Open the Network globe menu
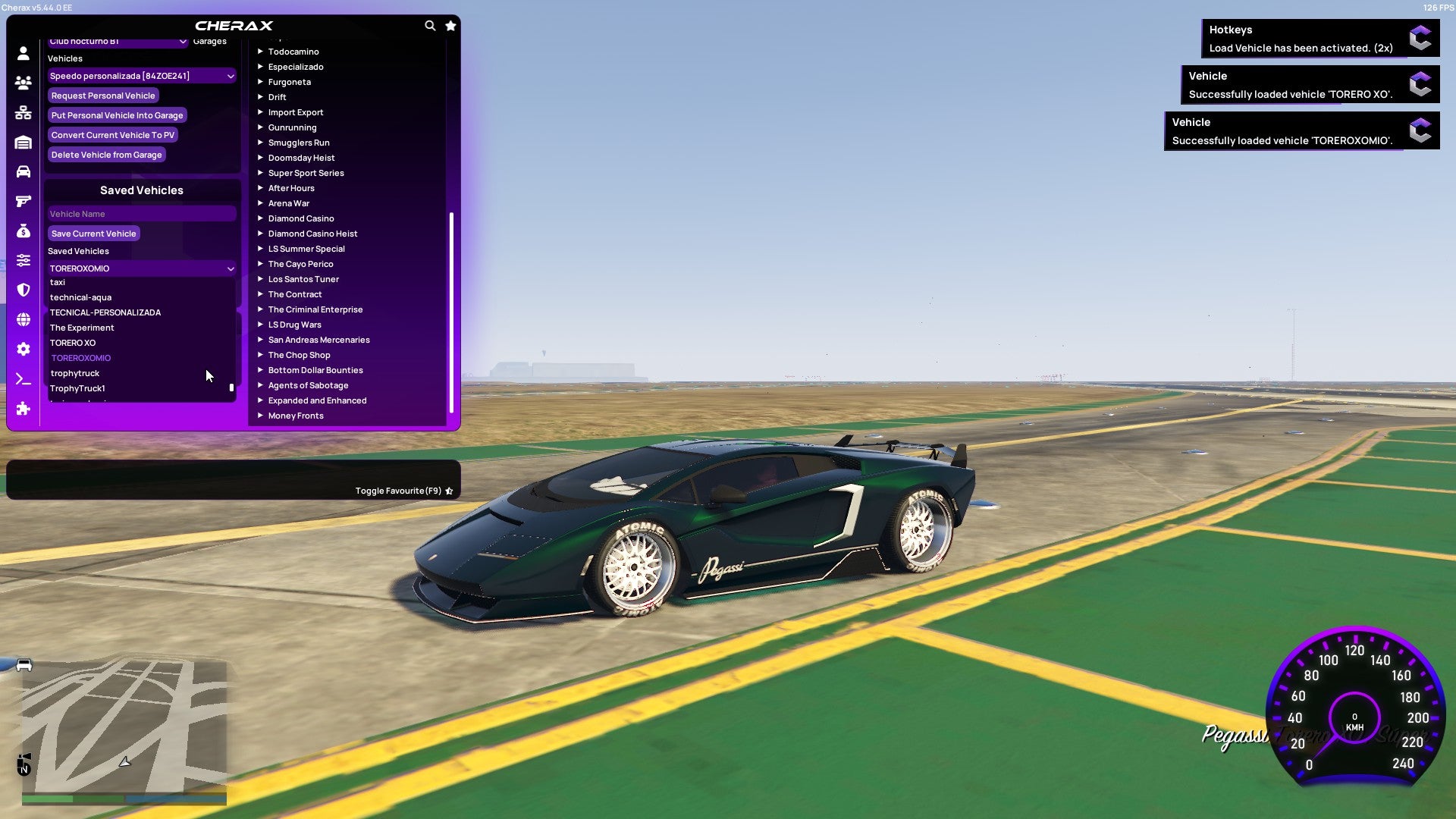The width and height of the screenshot is (1456, 819). [x=24, y=318]
